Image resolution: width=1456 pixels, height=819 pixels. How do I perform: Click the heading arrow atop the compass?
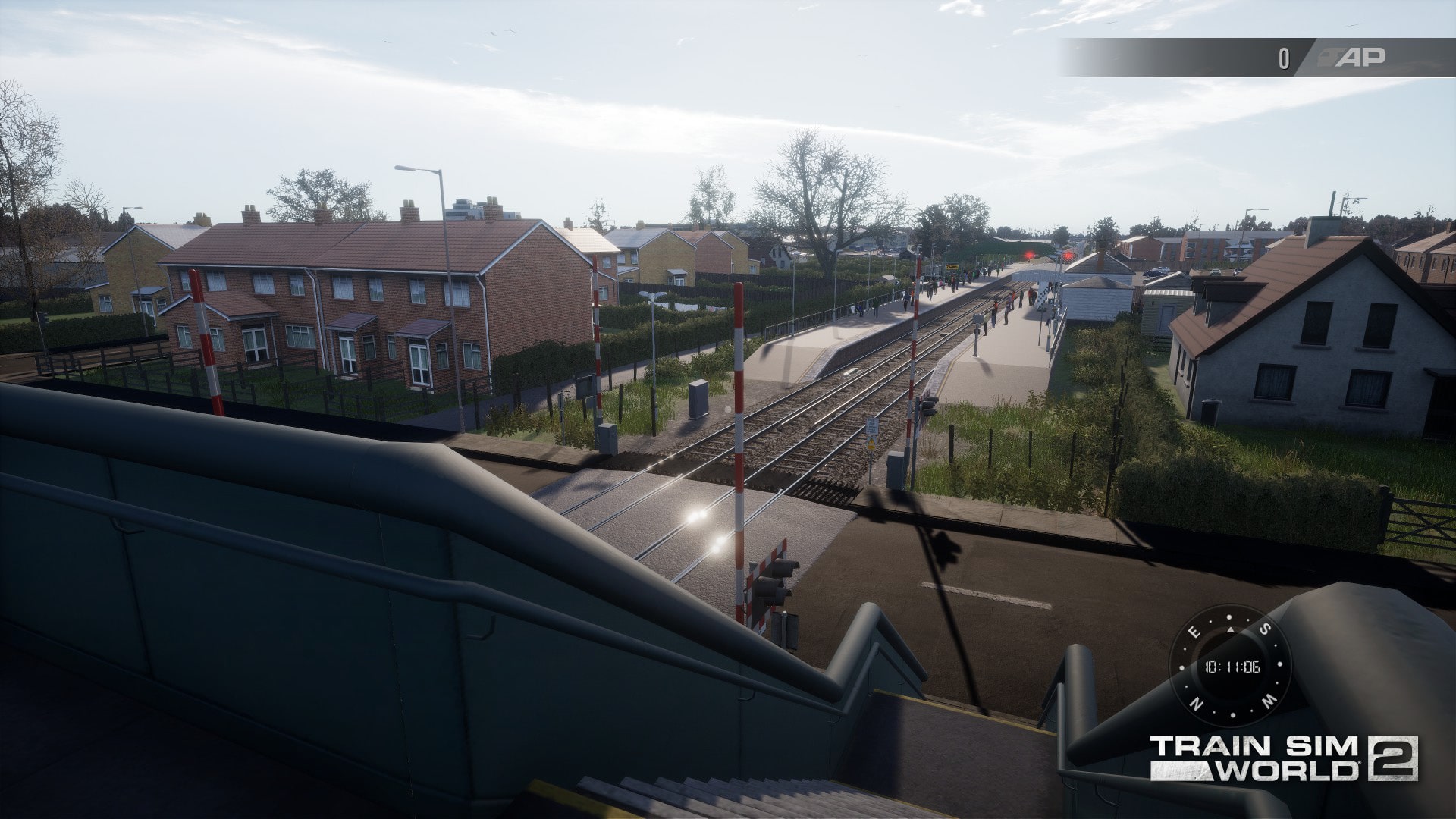coord(1230,630)
